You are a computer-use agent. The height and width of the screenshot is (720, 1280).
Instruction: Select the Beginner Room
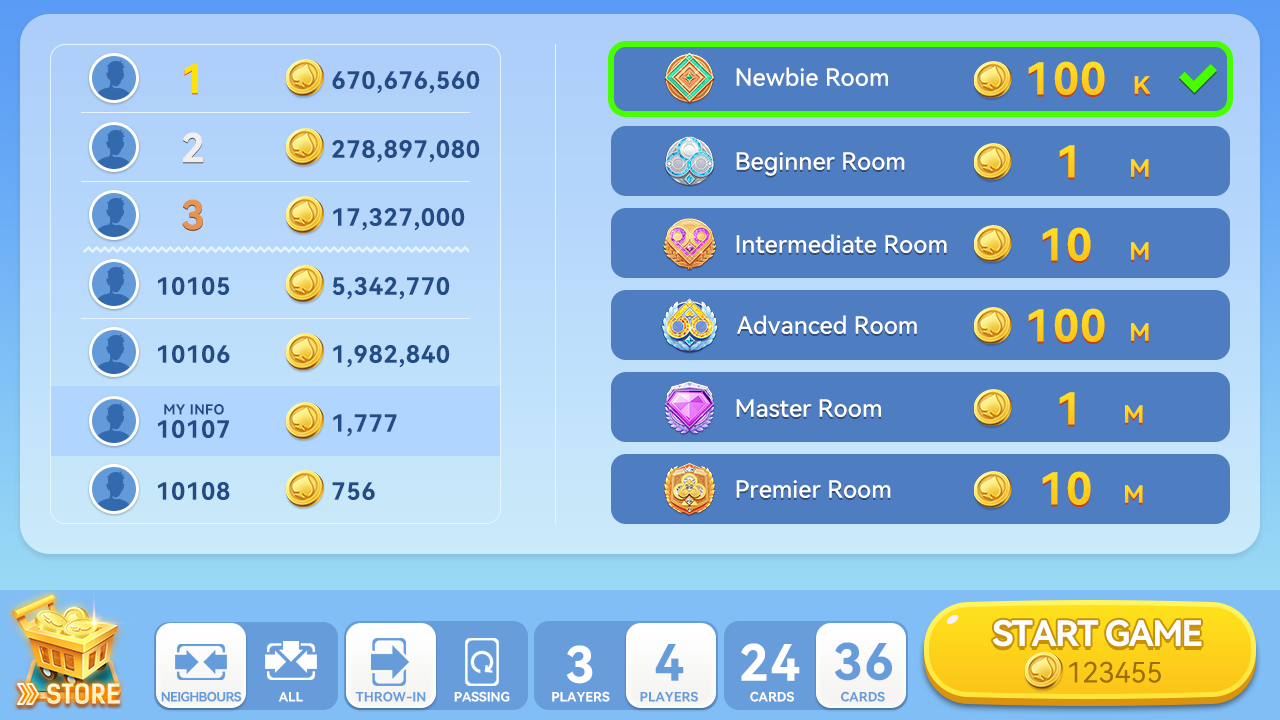coord(920,161)
